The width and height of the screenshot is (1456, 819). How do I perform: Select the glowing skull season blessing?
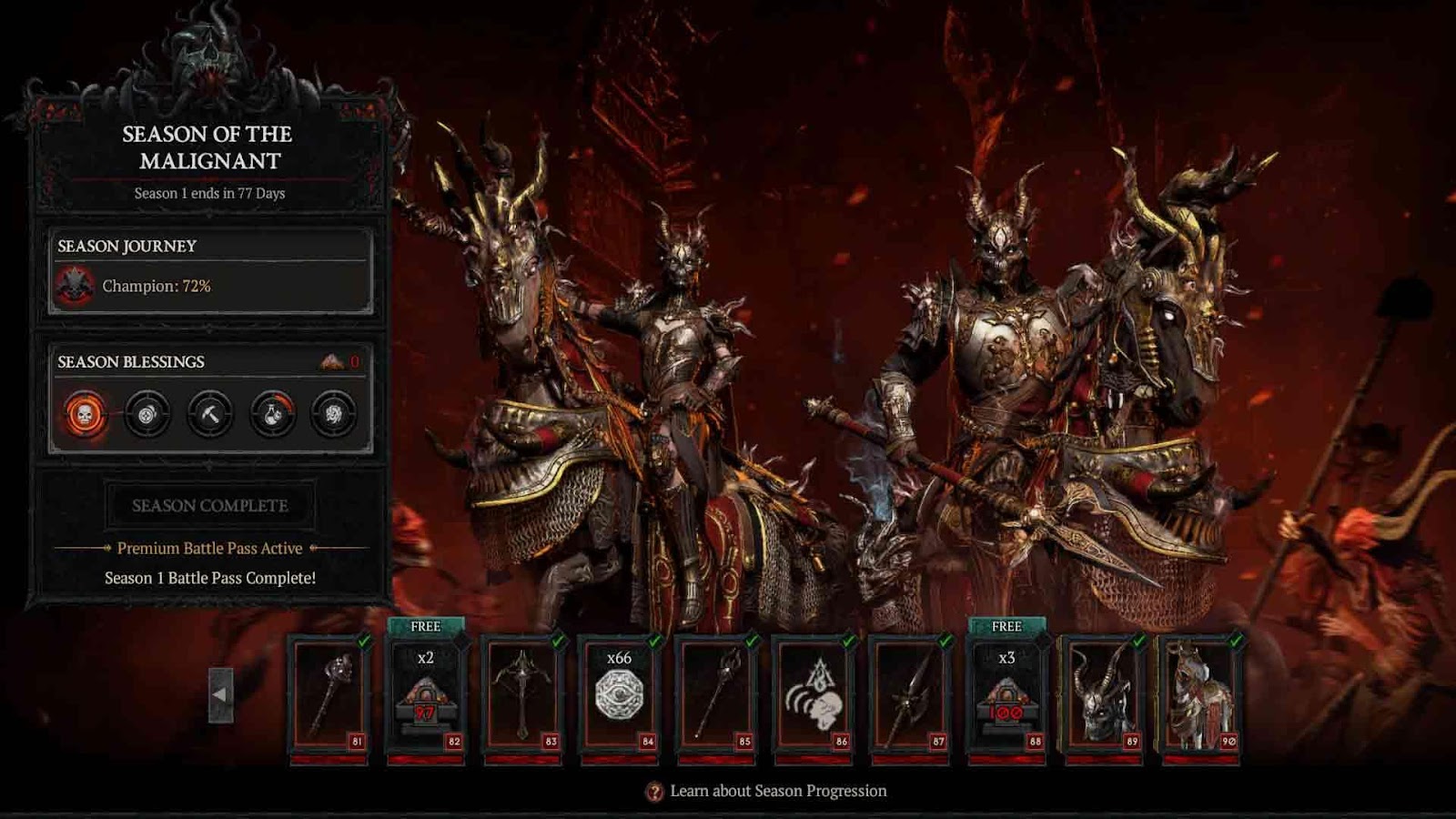pos(85,415)
